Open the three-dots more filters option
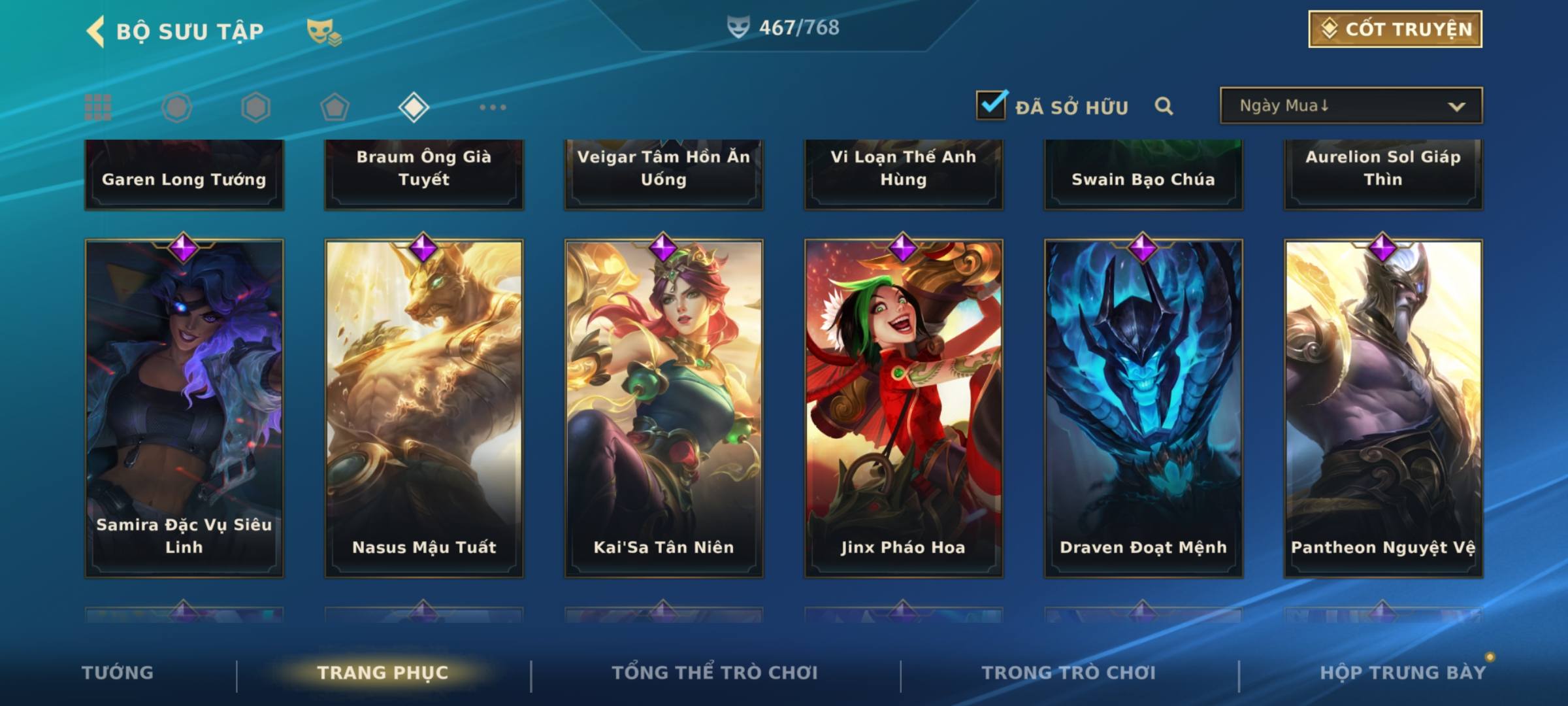 tap(493, 107)
